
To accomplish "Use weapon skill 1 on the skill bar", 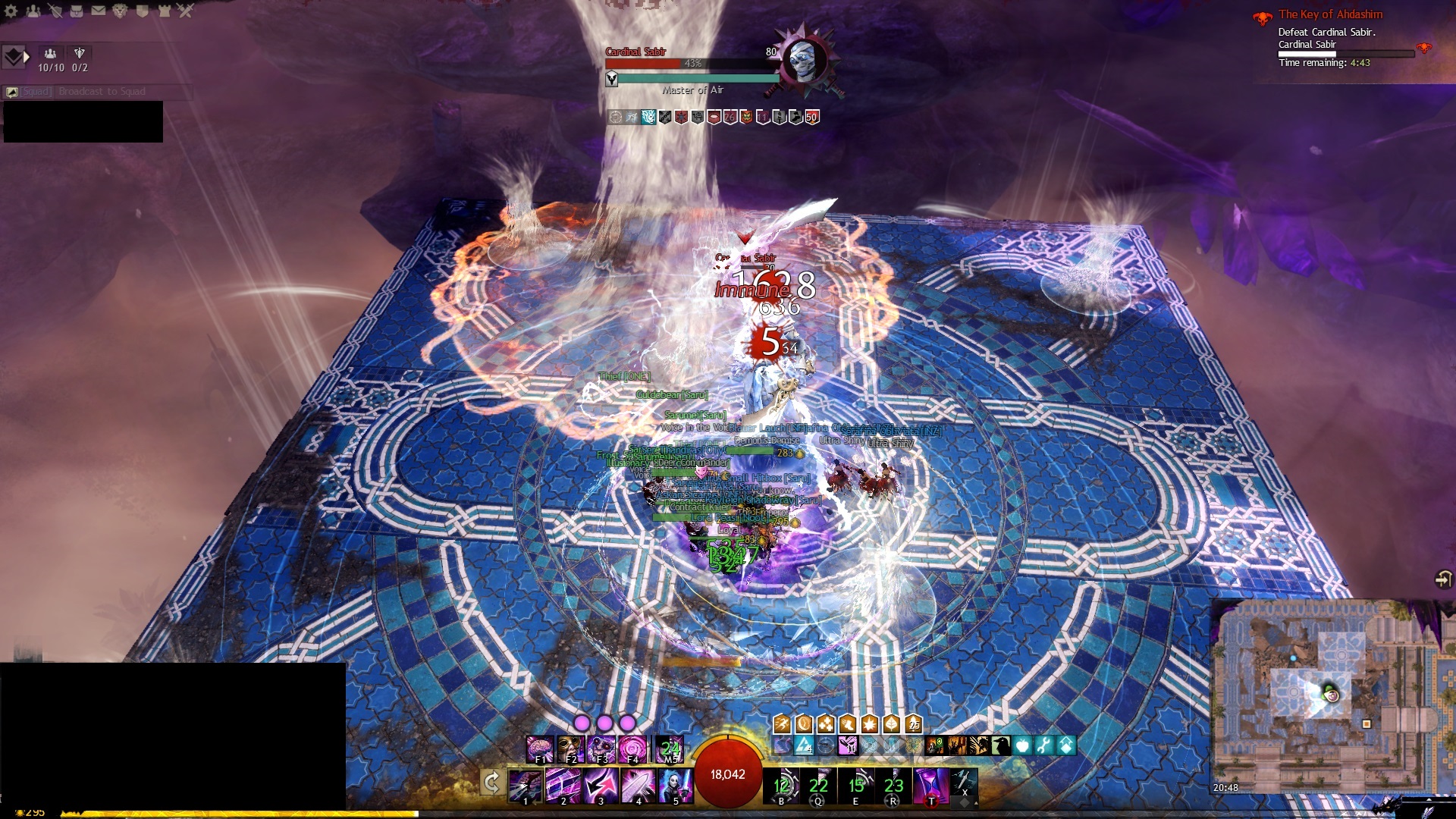I will (x=526, y=786).
